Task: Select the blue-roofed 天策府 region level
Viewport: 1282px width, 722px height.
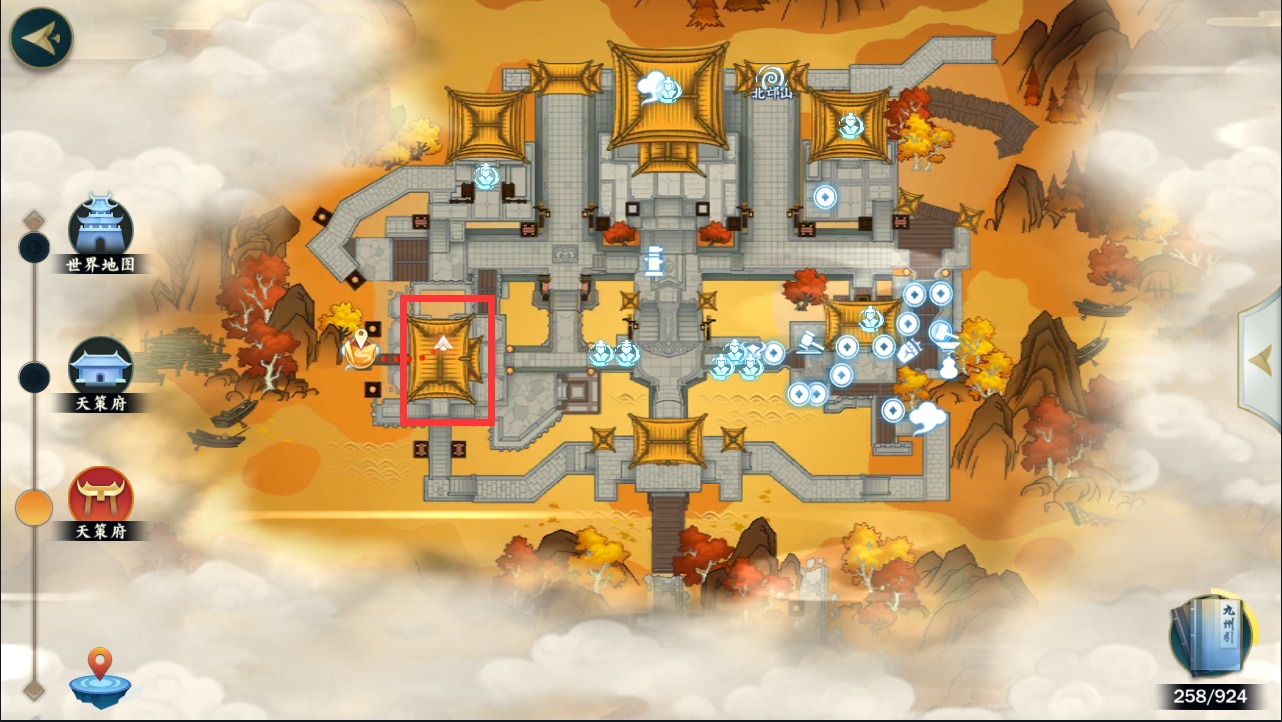Action: [100, 371]
